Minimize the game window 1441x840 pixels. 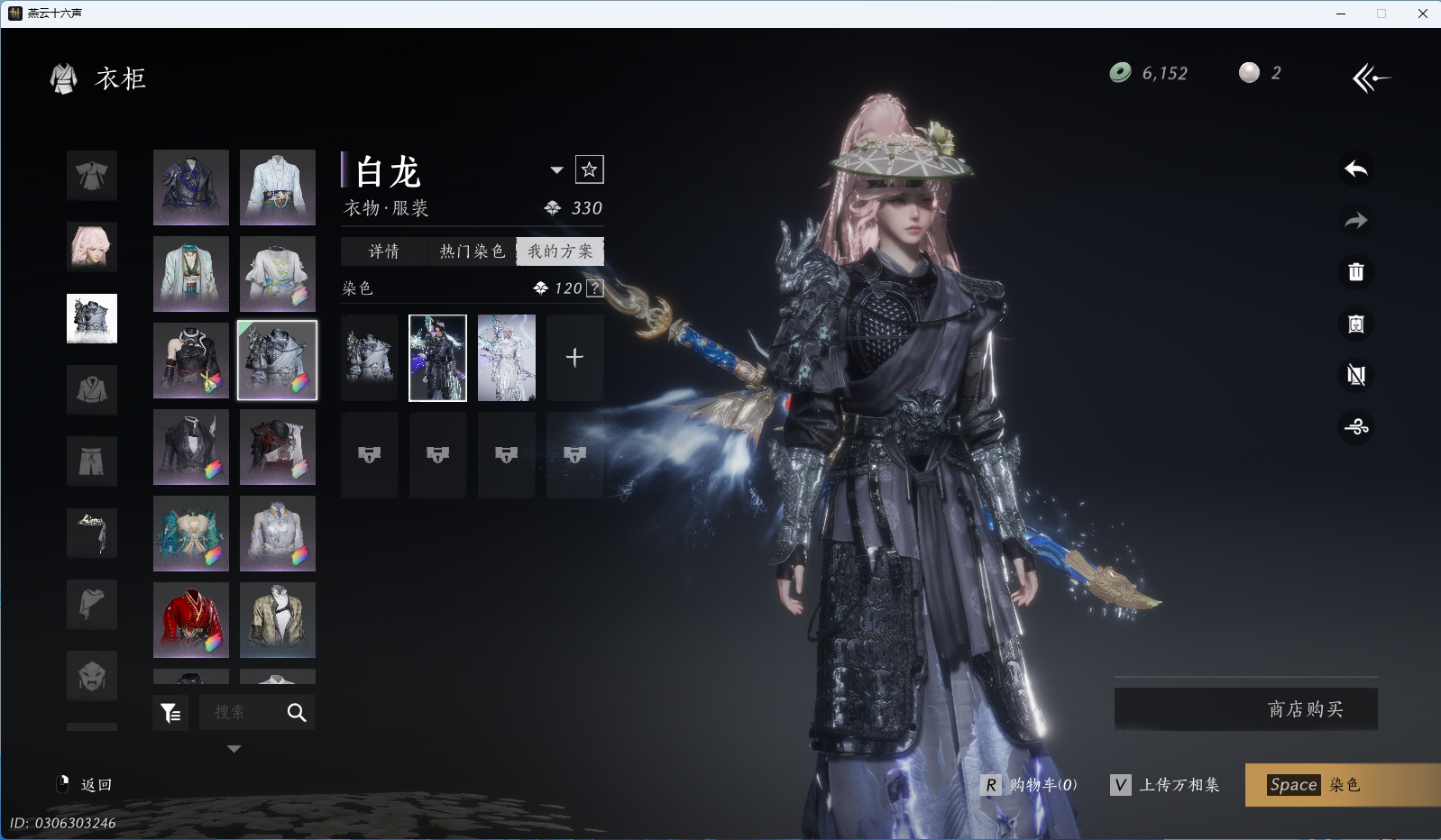coord(1341,14)
